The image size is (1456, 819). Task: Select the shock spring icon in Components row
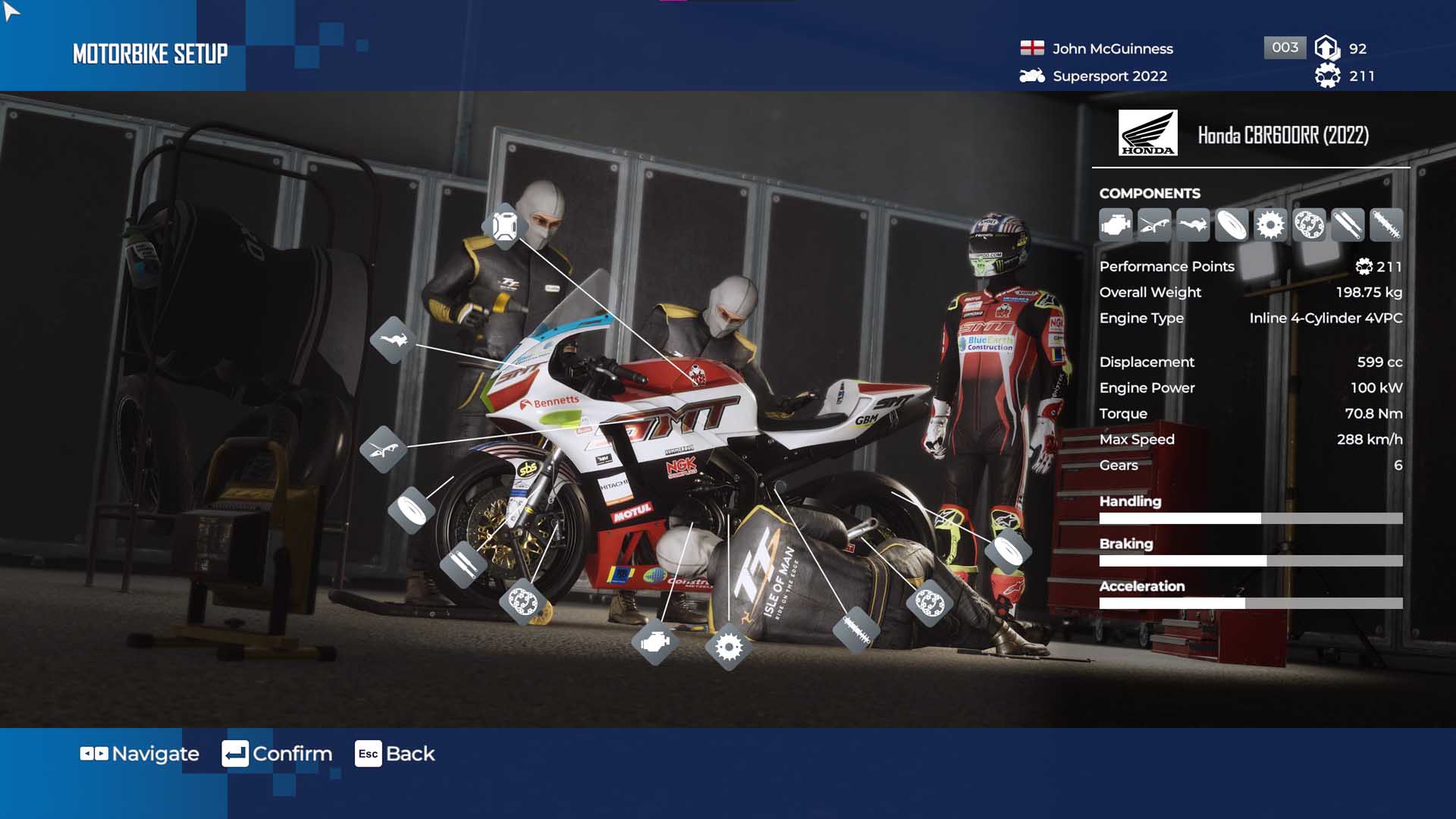(1386, 225)
